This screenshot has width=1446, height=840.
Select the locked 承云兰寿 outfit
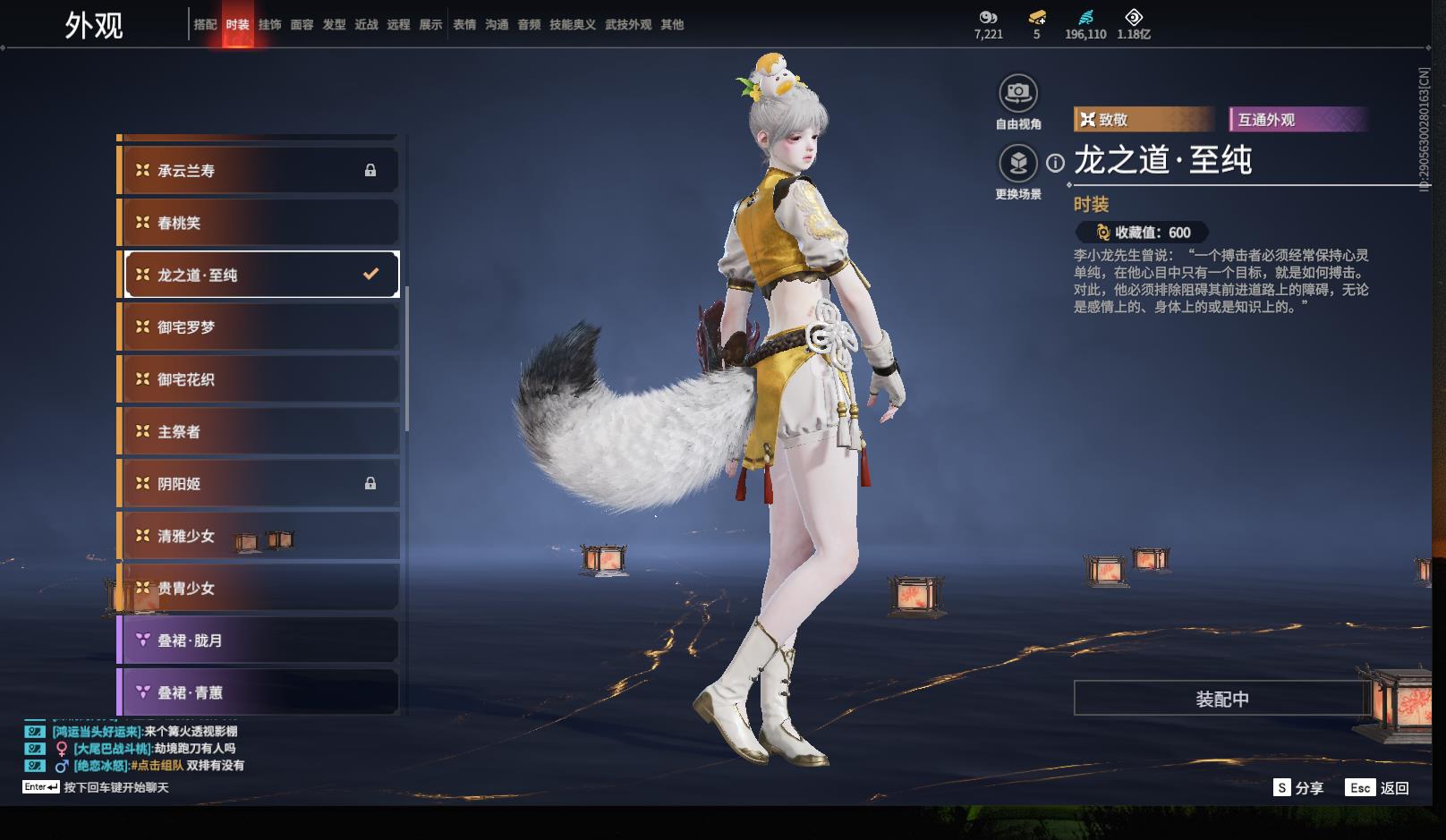(x=259, y=170)
